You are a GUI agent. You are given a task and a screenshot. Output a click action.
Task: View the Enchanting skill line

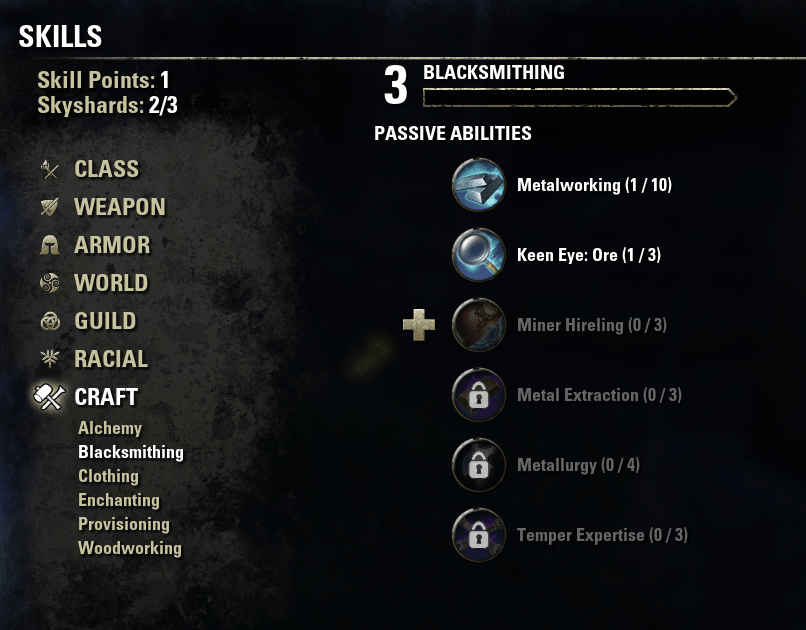[119, 500]
